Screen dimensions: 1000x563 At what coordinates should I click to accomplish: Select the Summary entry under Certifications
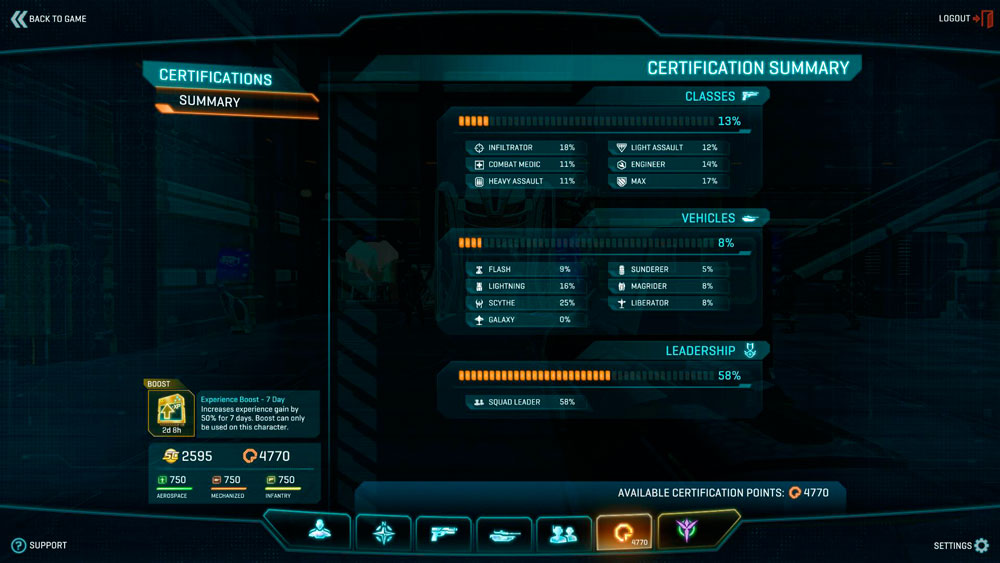(210, 101)
